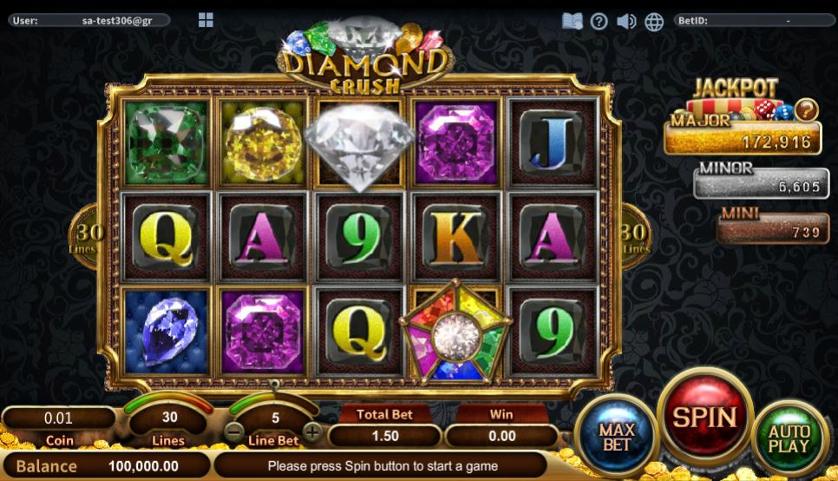The height and width of the screenshot is (481, 838).
Task: Hit the red SPIN button
Action: pyautogui.click(x=704, y=417)
